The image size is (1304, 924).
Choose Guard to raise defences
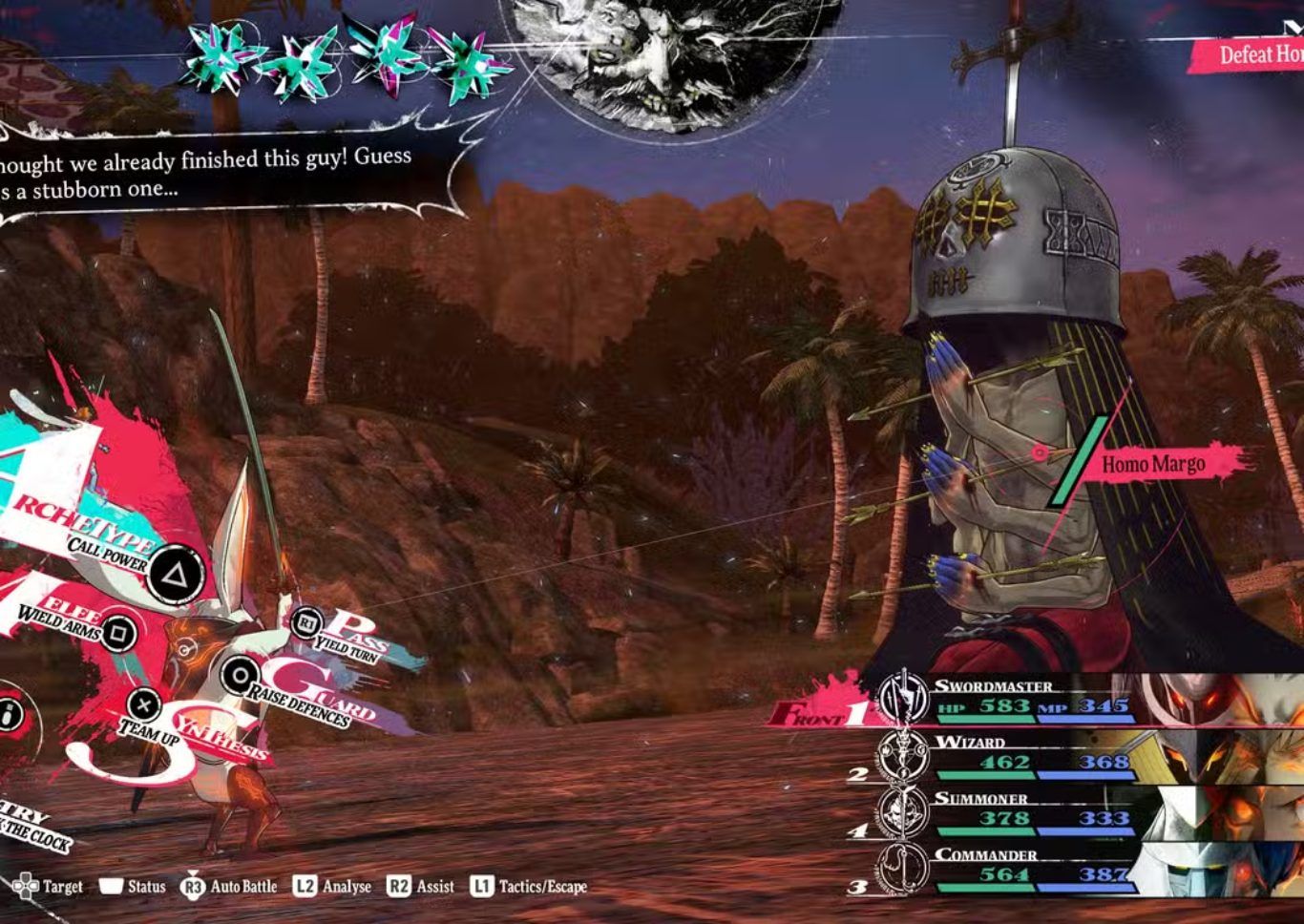(x=236, y=676)
